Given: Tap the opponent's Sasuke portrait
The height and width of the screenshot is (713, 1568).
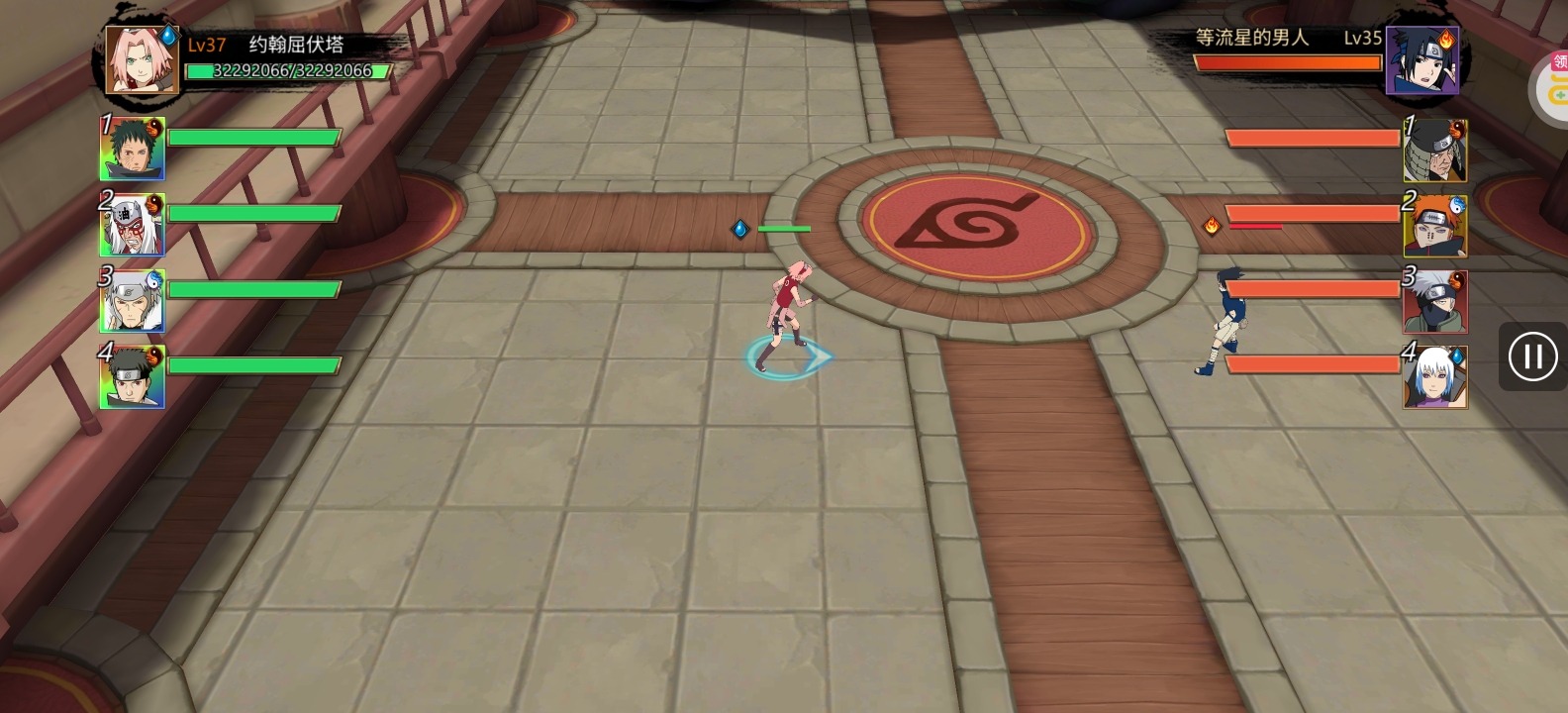Looking at the screenshot, I should tap(1422, 60).
